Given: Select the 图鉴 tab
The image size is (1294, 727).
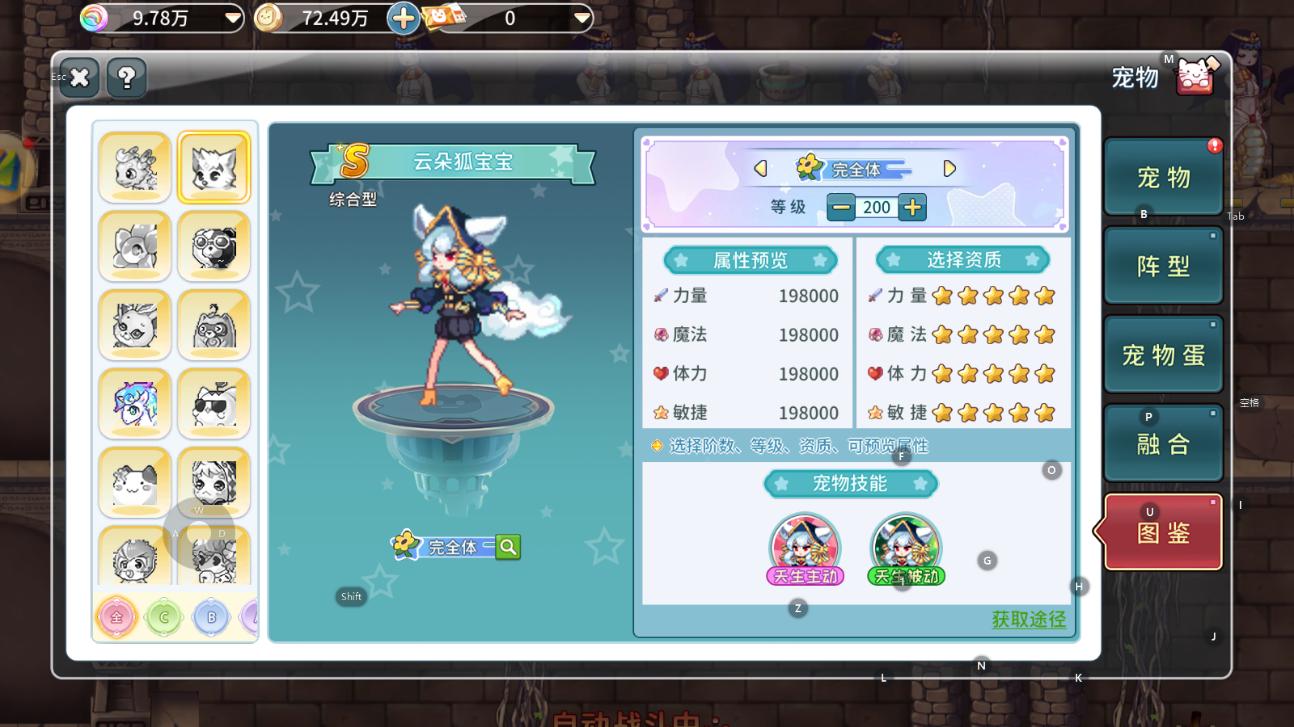Looking at the screenshot, I should (1163, 533).
